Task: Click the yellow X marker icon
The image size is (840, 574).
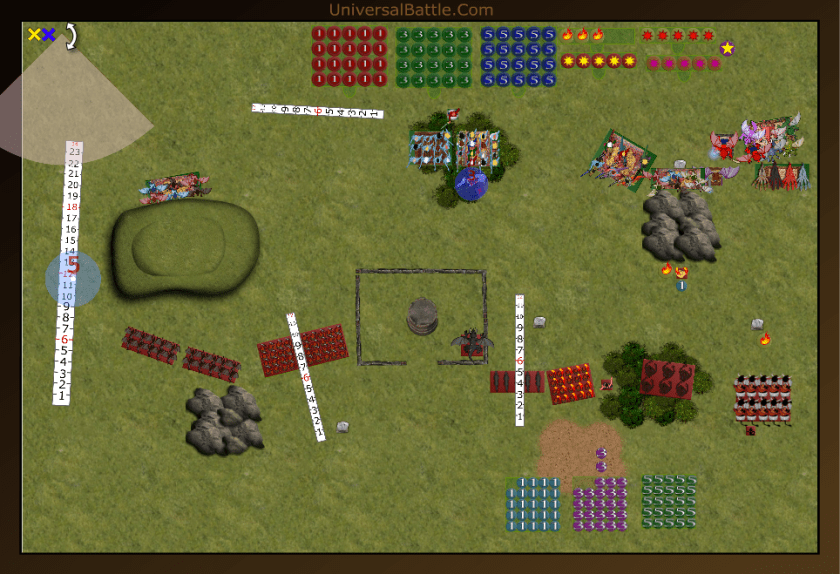Action: click(x=34, y=35)
